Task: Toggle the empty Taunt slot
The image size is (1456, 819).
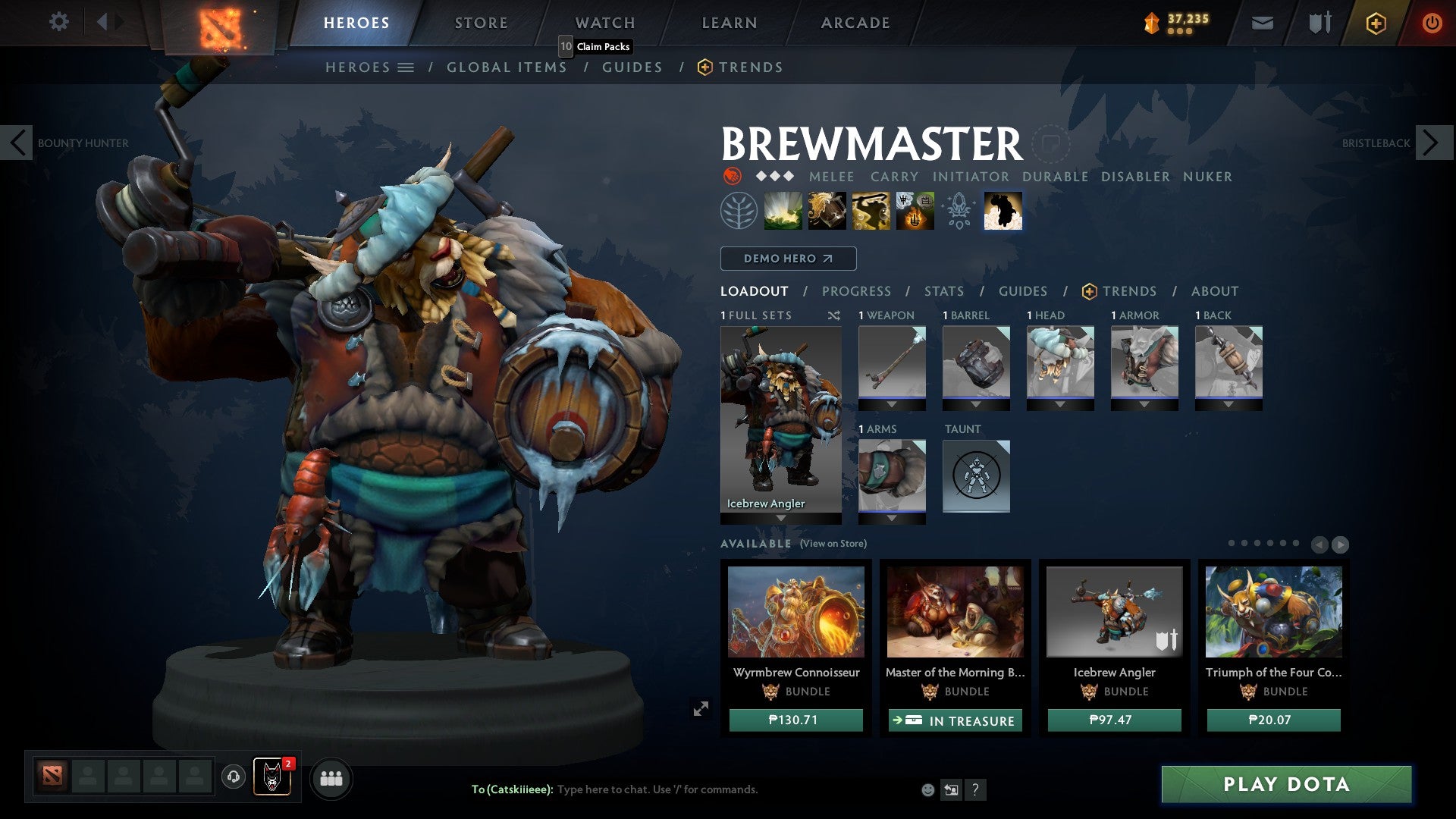Action: (x=976, y=475)
